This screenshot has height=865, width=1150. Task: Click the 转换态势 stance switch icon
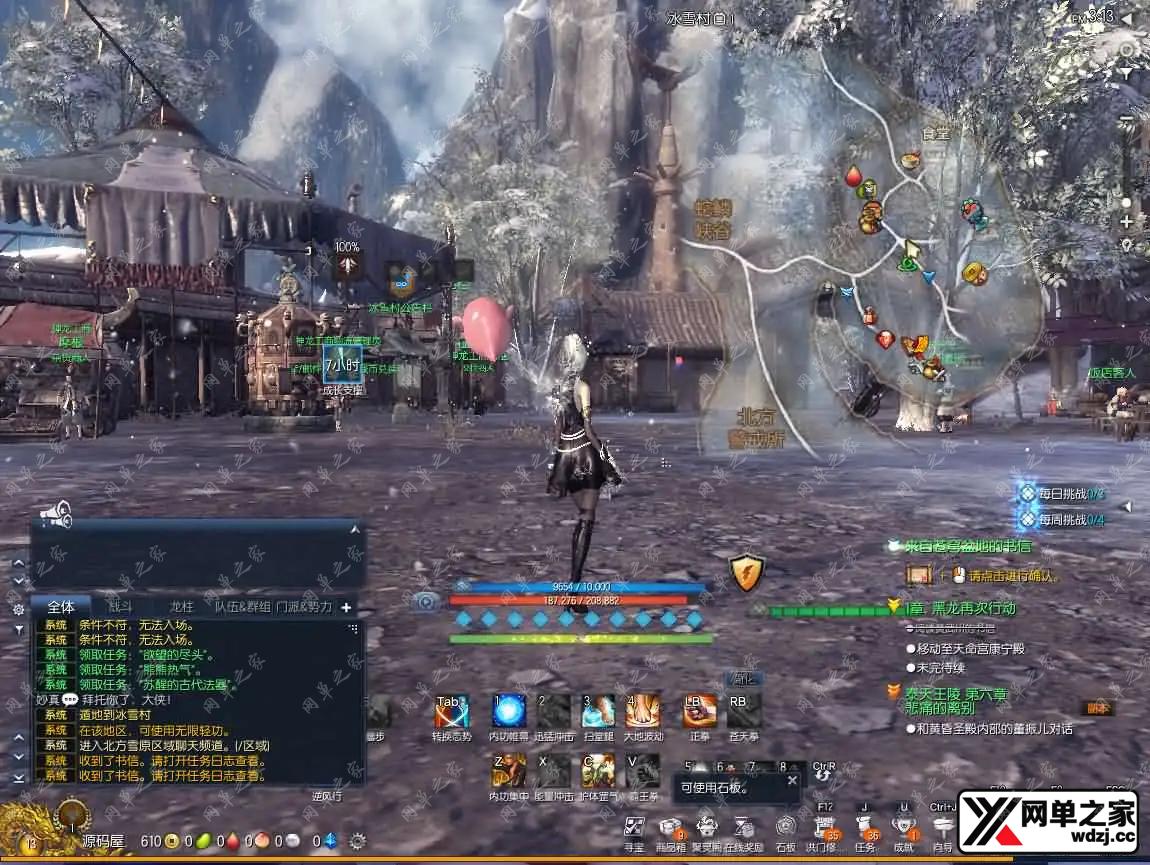451,711
